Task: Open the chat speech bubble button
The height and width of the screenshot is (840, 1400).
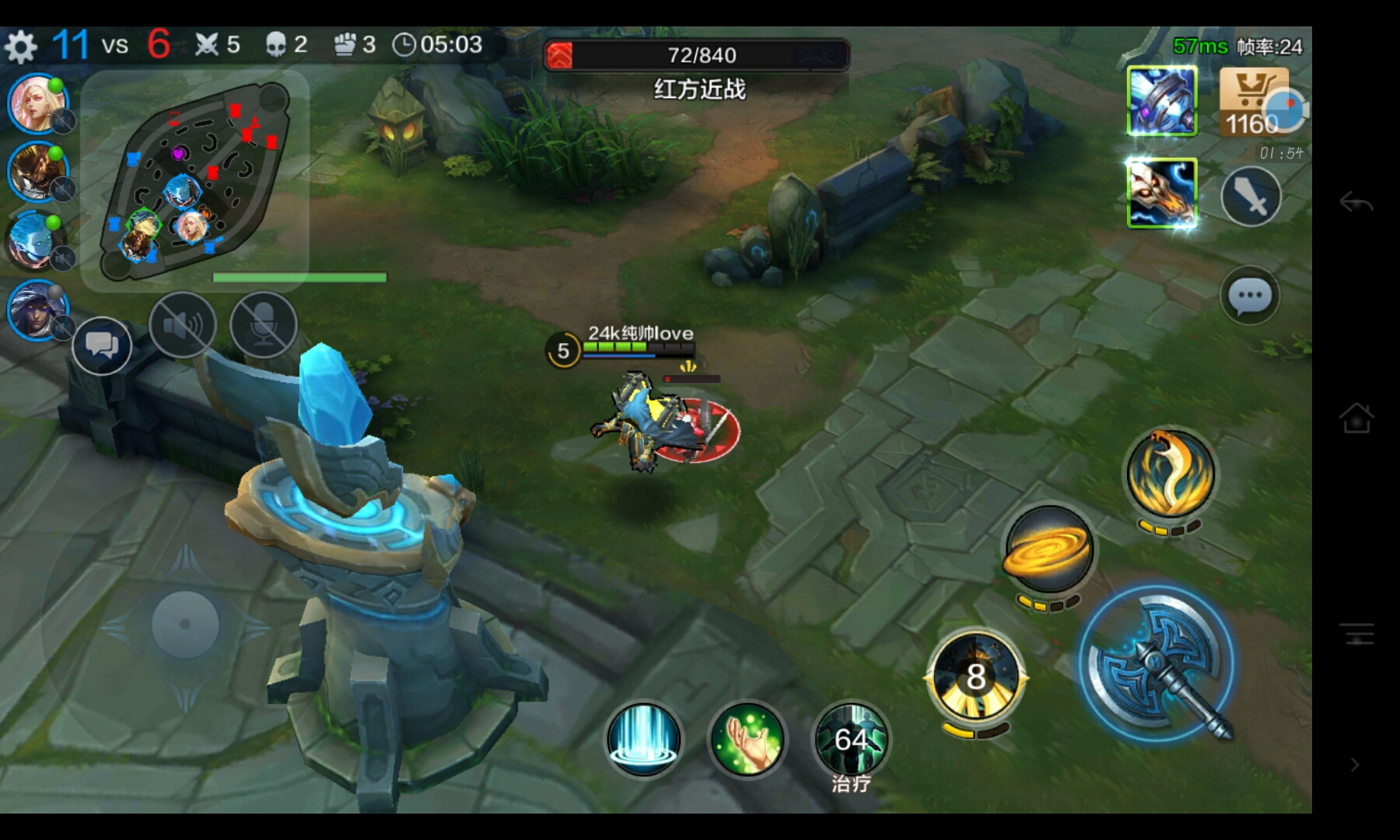Action: 1250,296
